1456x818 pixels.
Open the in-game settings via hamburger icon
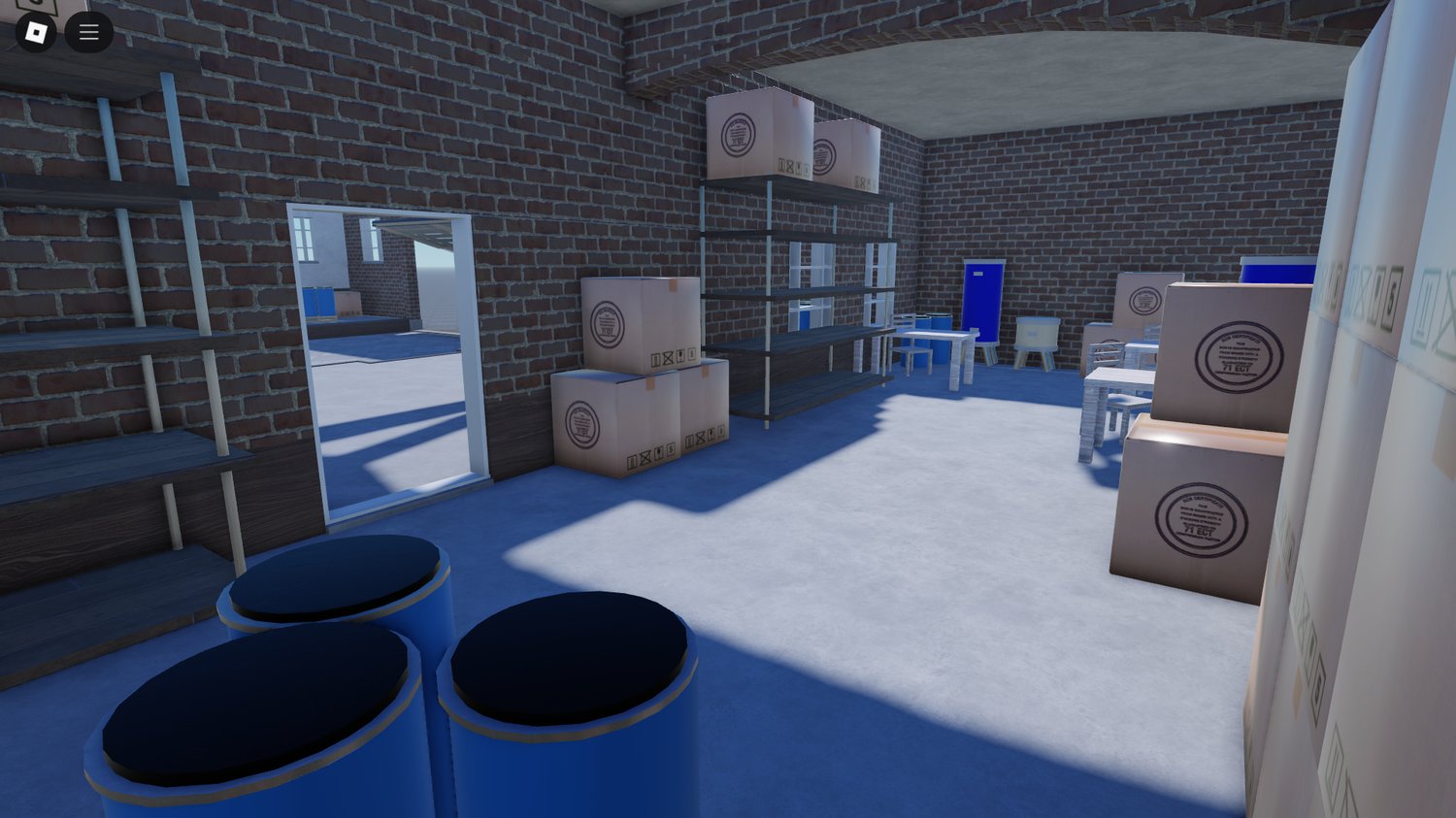88,31
